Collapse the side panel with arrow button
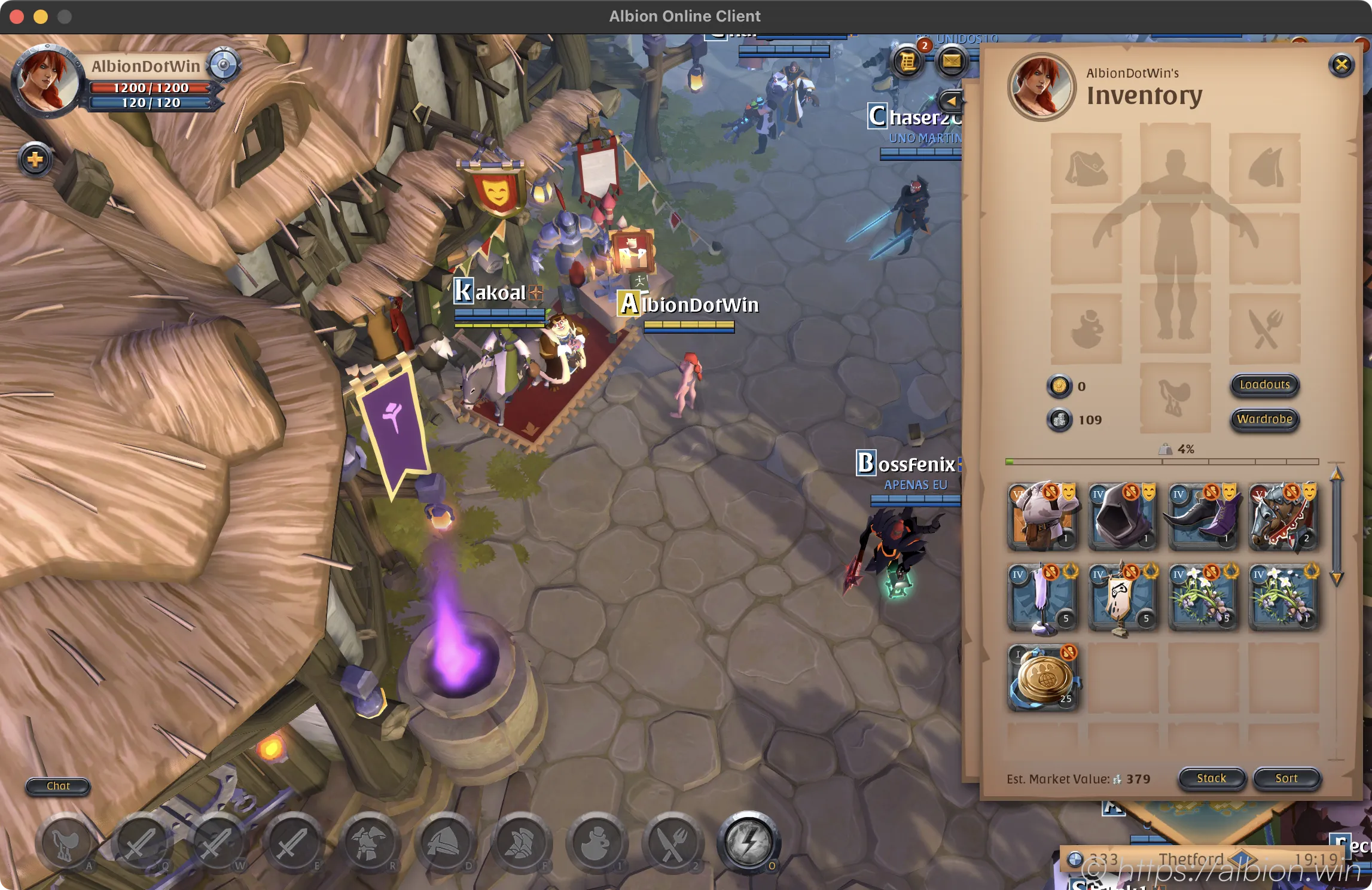Screen dimensions: 1372x890 [x=951, y=100]
